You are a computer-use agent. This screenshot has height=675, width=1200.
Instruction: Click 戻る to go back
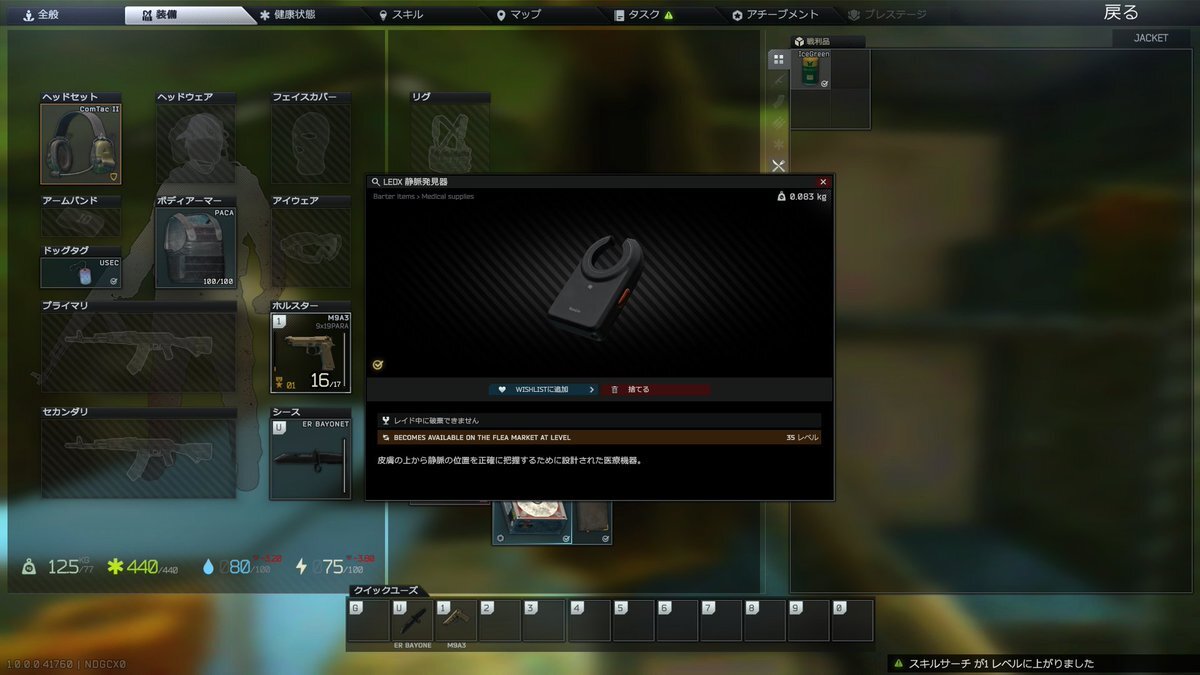1121,13
